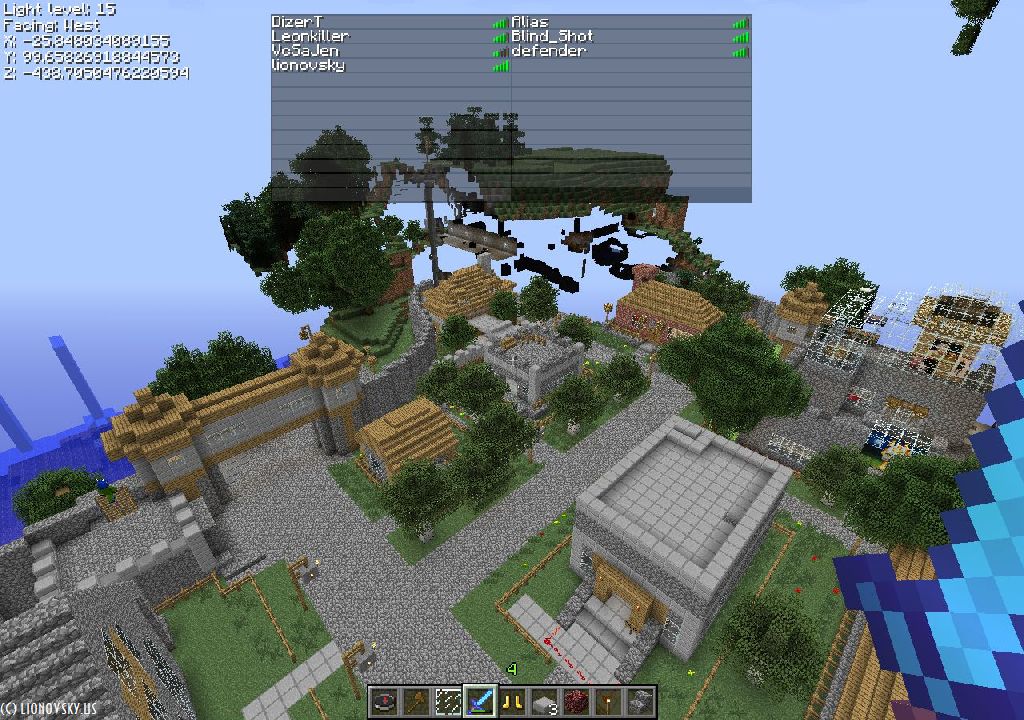Choose the red netherrack block slot
The height and width of the screenshot is (720, 1024).
pos(576,703)
